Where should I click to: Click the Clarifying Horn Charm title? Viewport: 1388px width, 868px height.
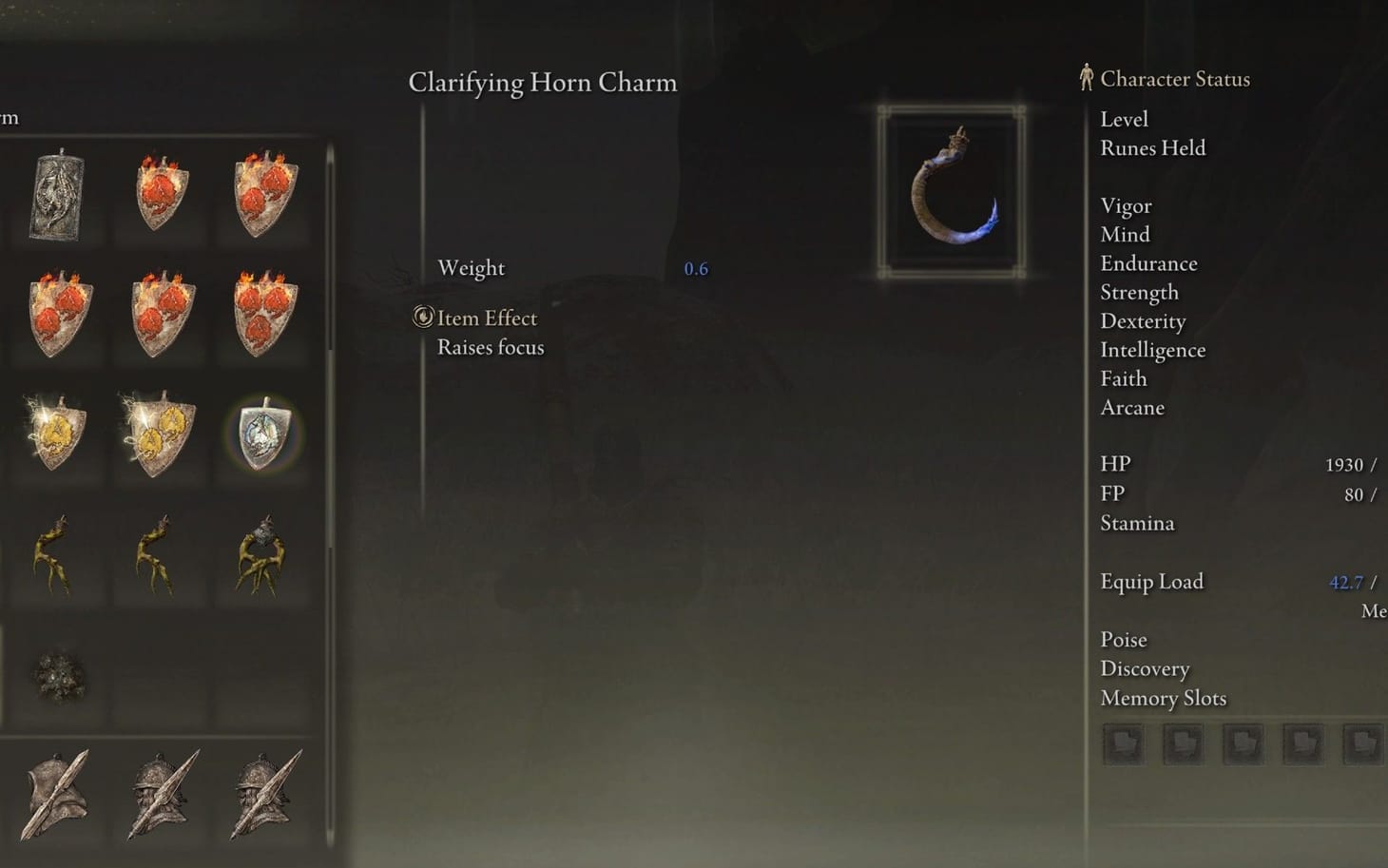click(x=543, y=83)
